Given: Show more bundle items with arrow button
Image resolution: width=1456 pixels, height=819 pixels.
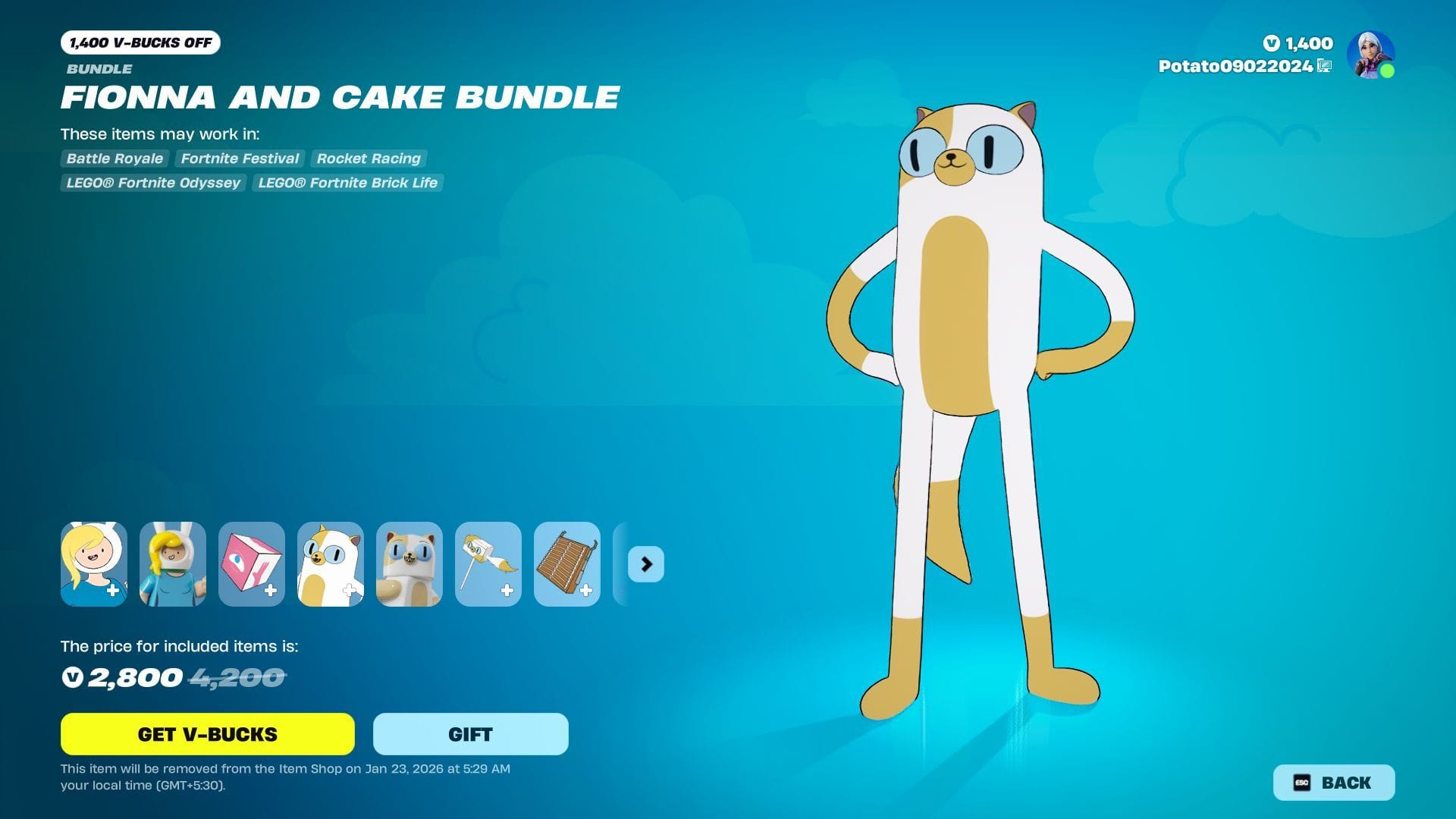Looking at the screenshot, I should [x=646, y=564].
